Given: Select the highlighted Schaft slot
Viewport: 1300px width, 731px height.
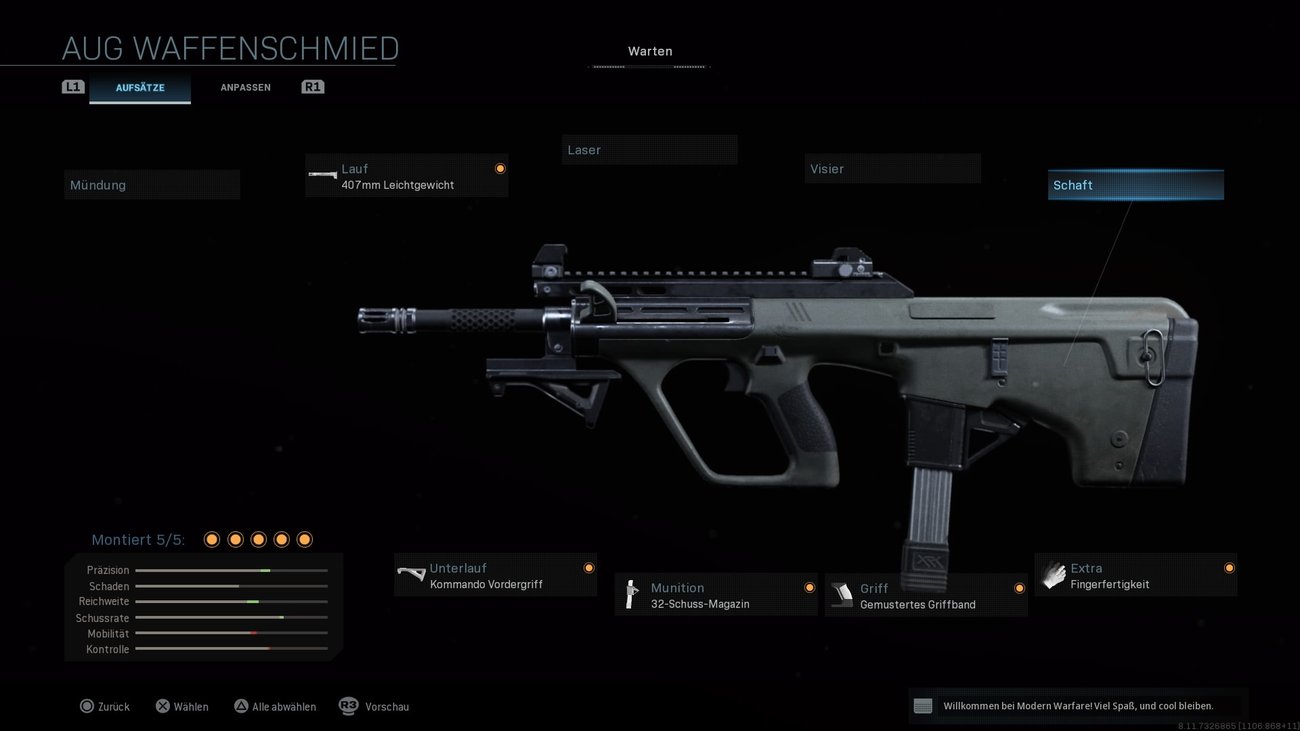Looking at the screenshot, I should pyautogui.click(x=1135, y=184).
